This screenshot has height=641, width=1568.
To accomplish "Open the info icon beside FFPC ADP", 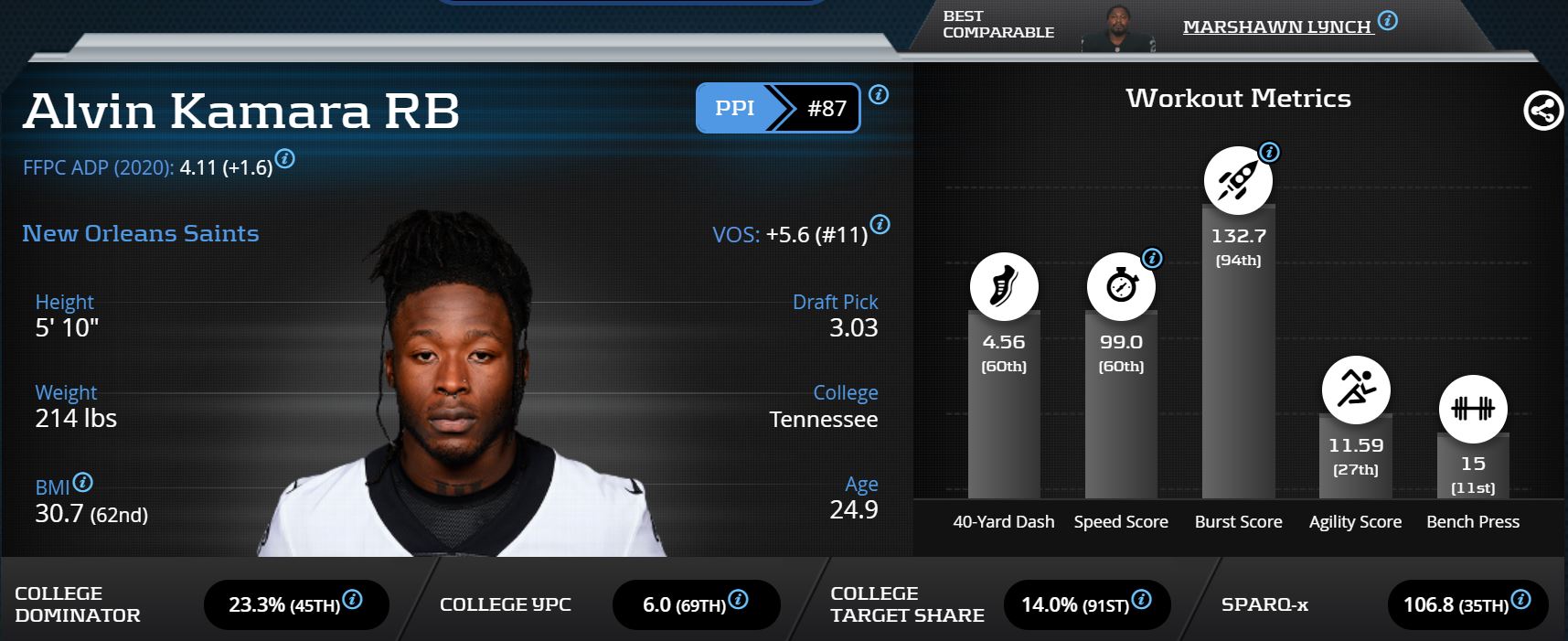I will pyautogui.click(x=285, y=159).
